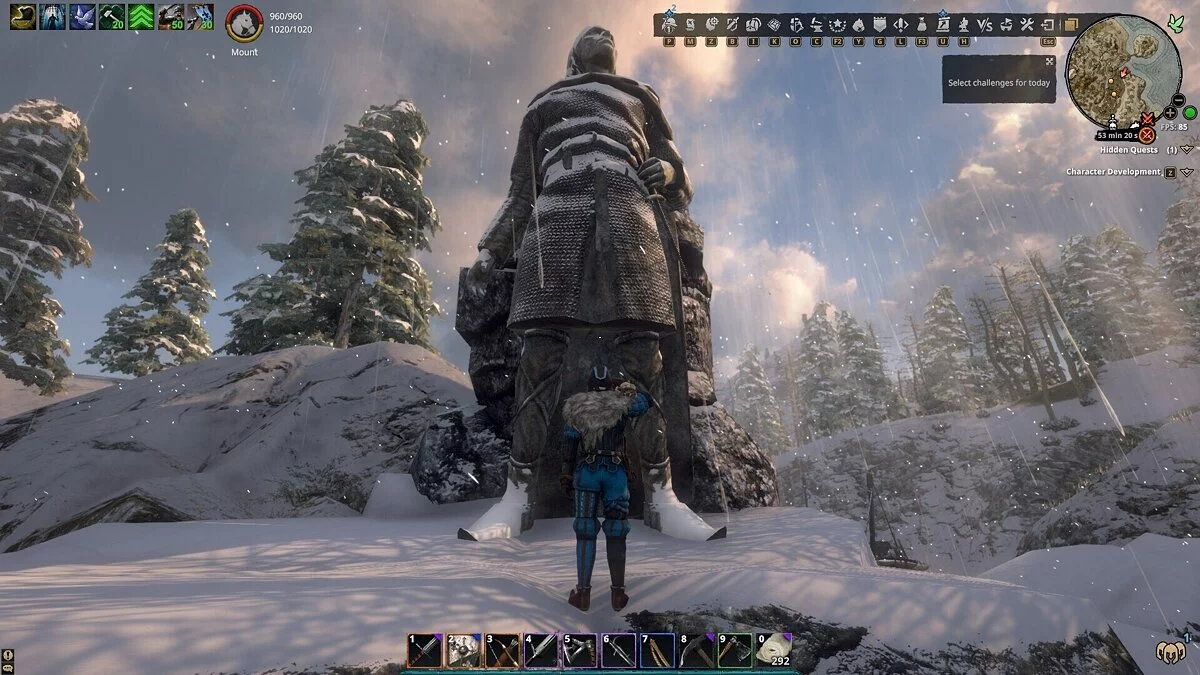1200x675 pixels.
Task: Select challenges for today panel
Action: point(999,83)
